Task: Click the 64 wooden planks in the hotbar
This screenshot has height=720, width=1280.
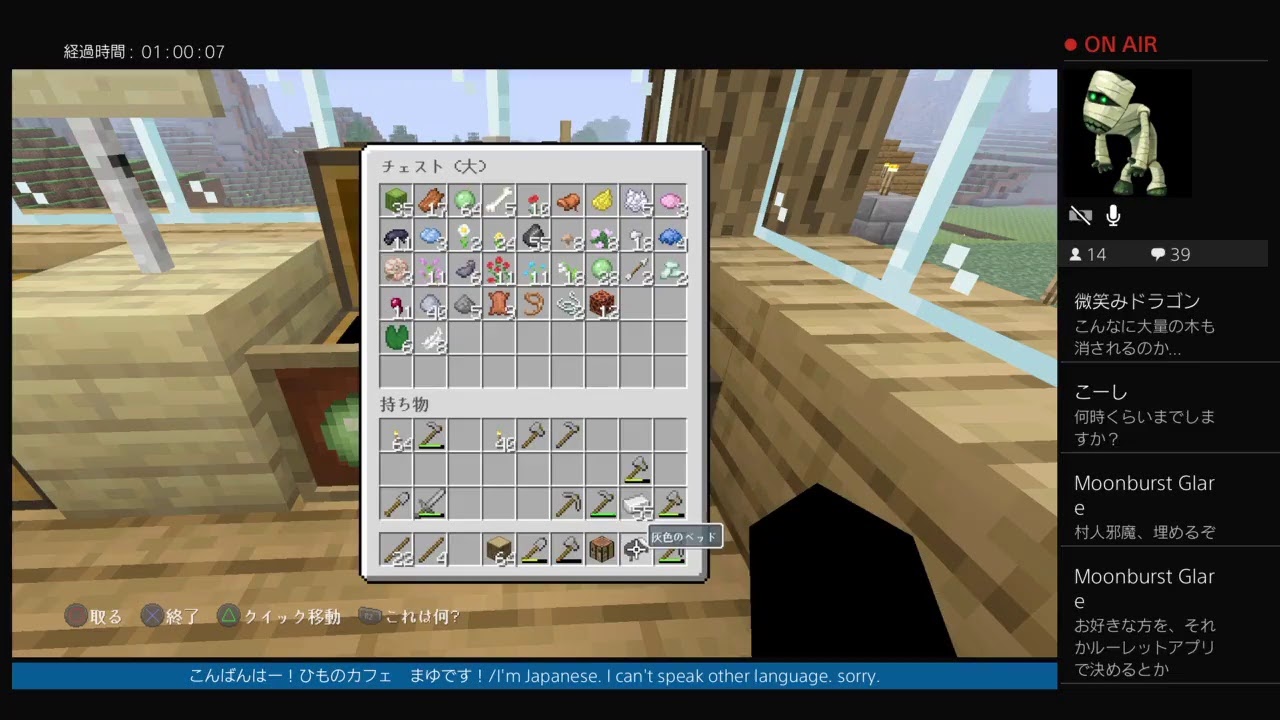Action: [x=497, y=549]
